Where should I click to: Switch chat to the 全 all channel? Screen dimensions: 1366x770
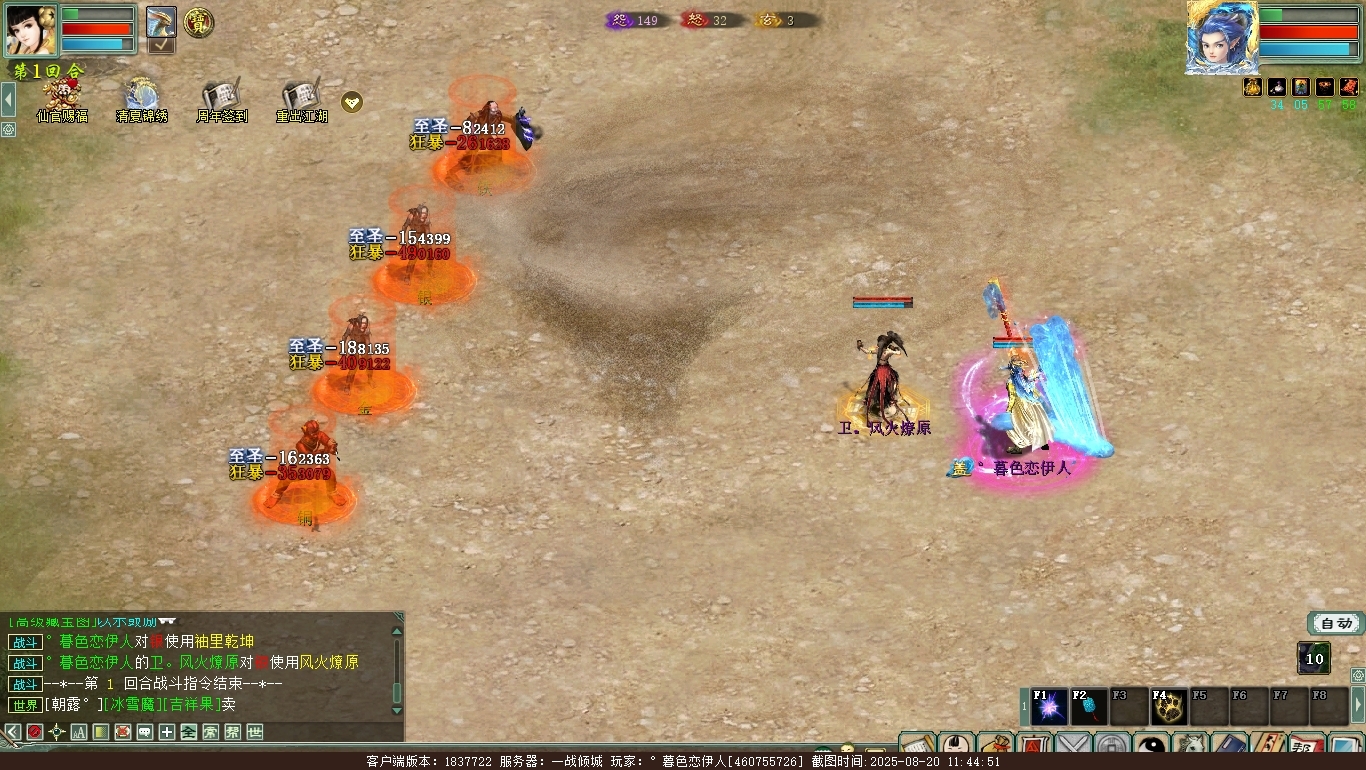[188, 732]
